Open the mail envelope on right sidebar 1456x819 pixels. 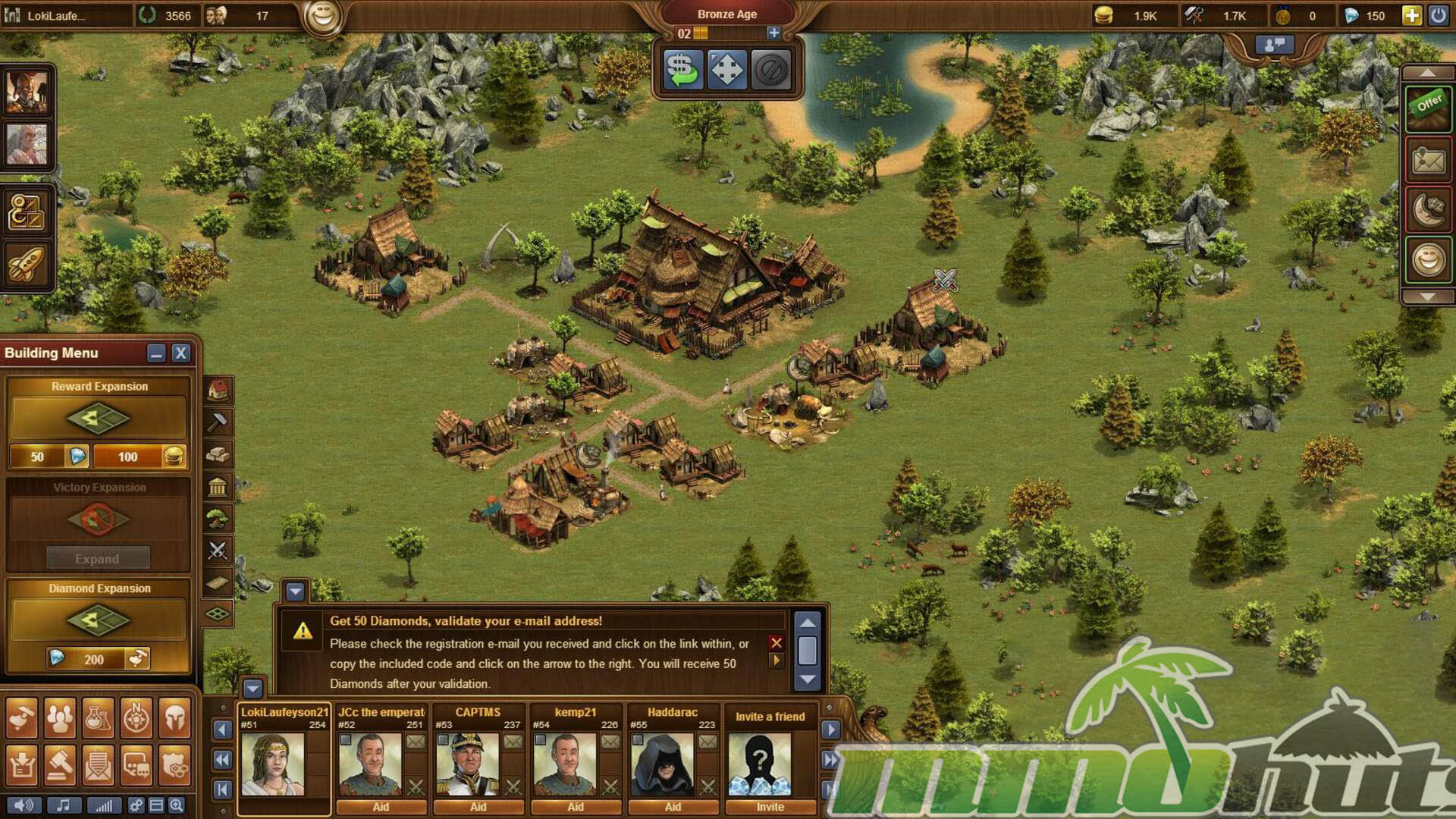(x=1428, y=160)
